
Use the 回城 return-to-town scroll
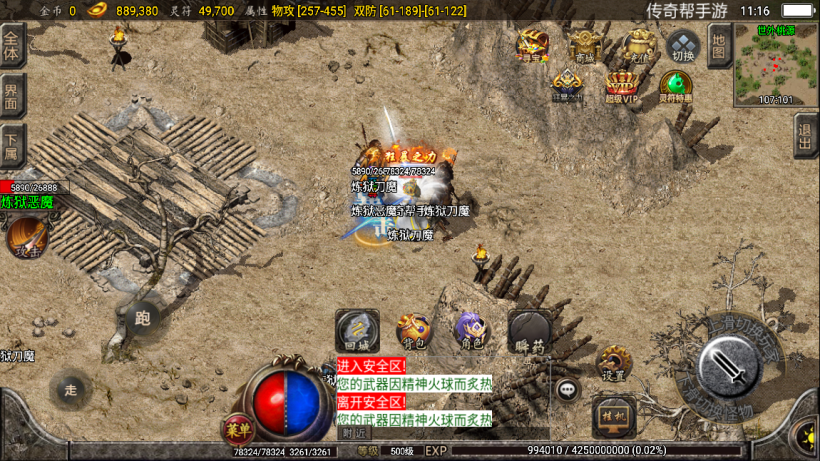pos(357,330)
